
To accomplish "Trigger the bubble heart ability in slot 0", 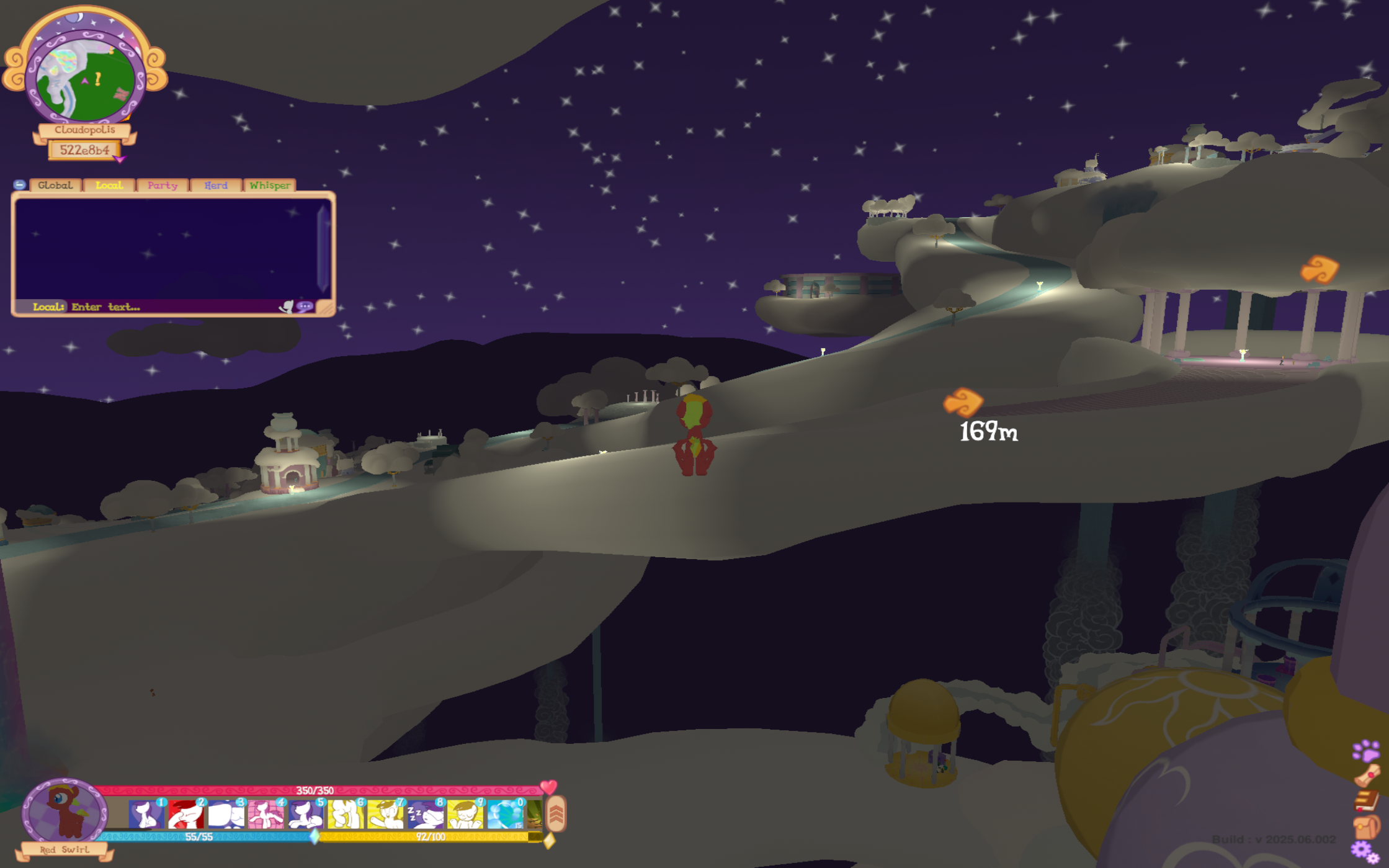I will (505, 815).
